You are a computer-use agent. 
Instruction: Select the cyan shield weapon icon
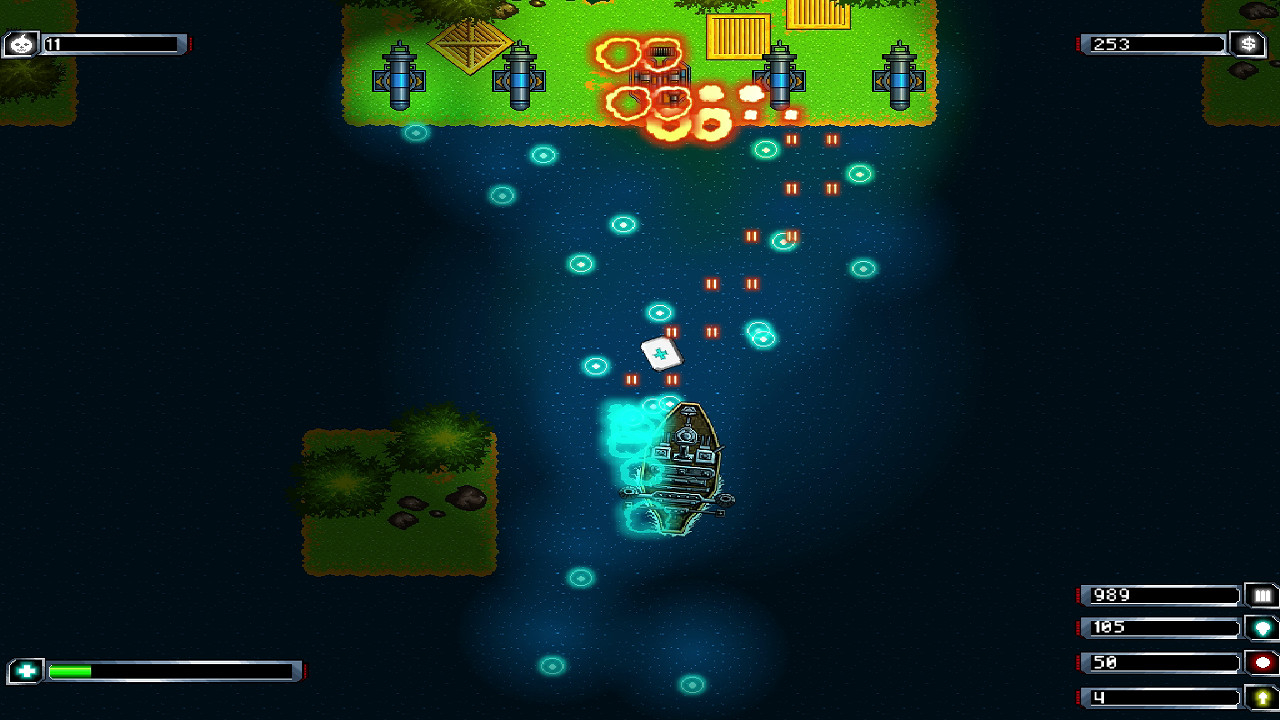coord(1262,628)
